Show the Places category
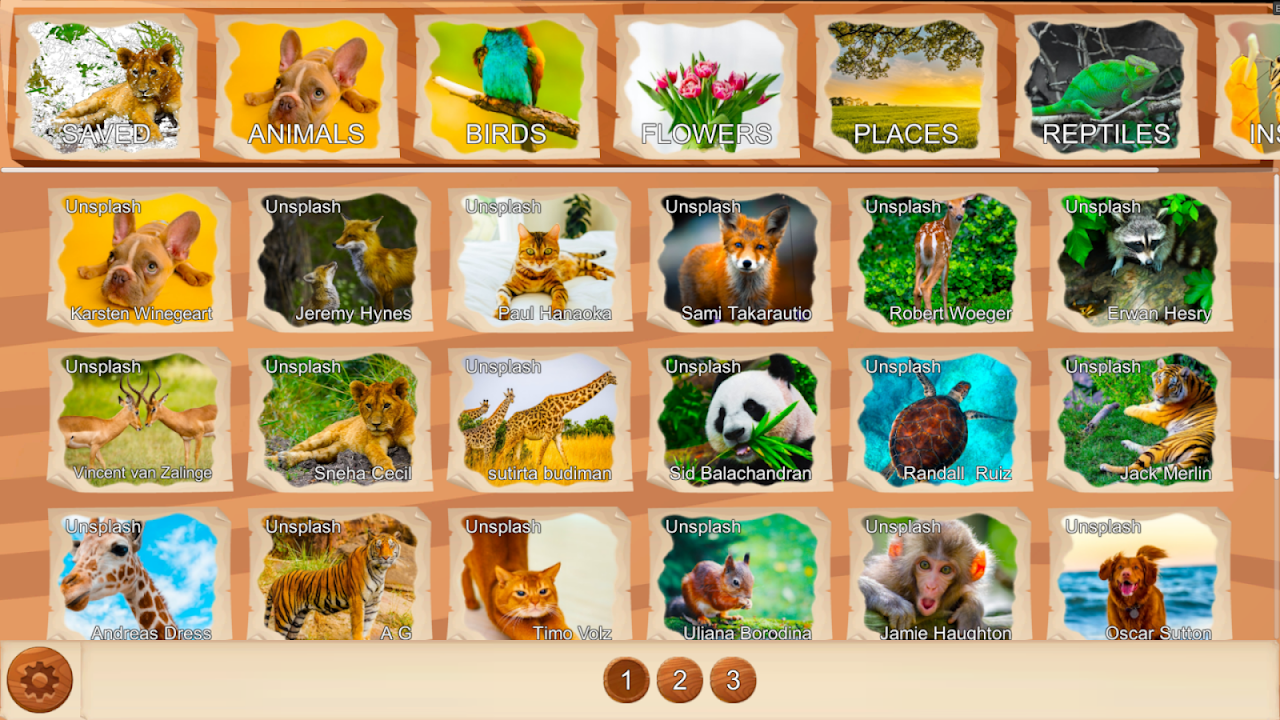 [x=906, y=87]
